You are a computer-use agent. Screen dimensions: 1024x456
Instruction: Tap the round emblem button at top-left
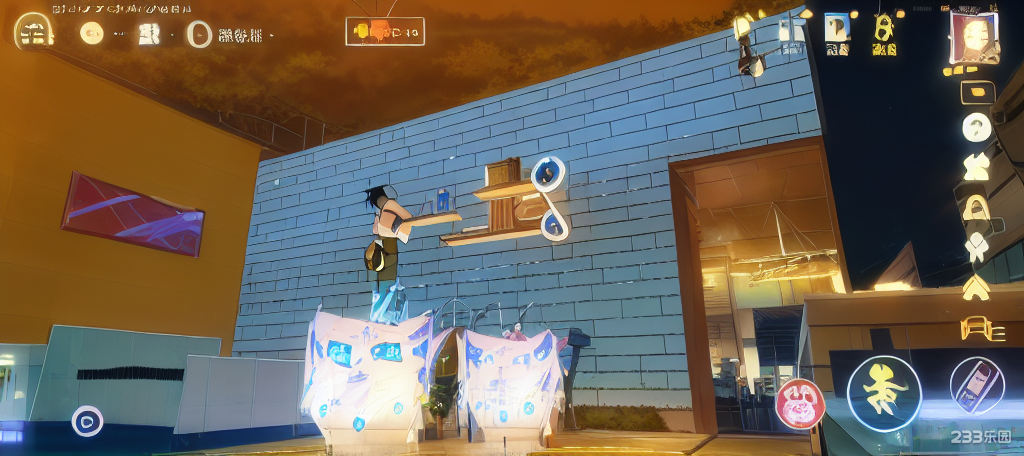coord(34,32)
